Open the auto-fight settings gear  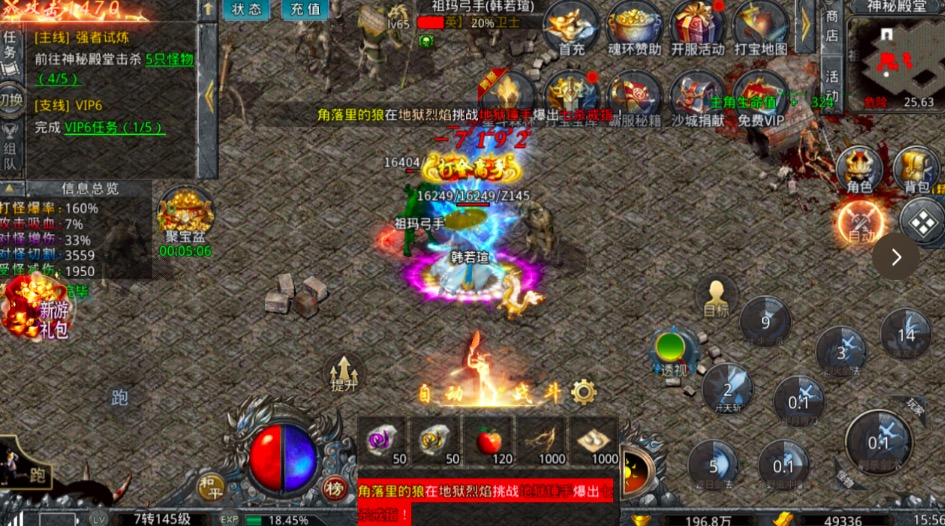pos(584,392)
